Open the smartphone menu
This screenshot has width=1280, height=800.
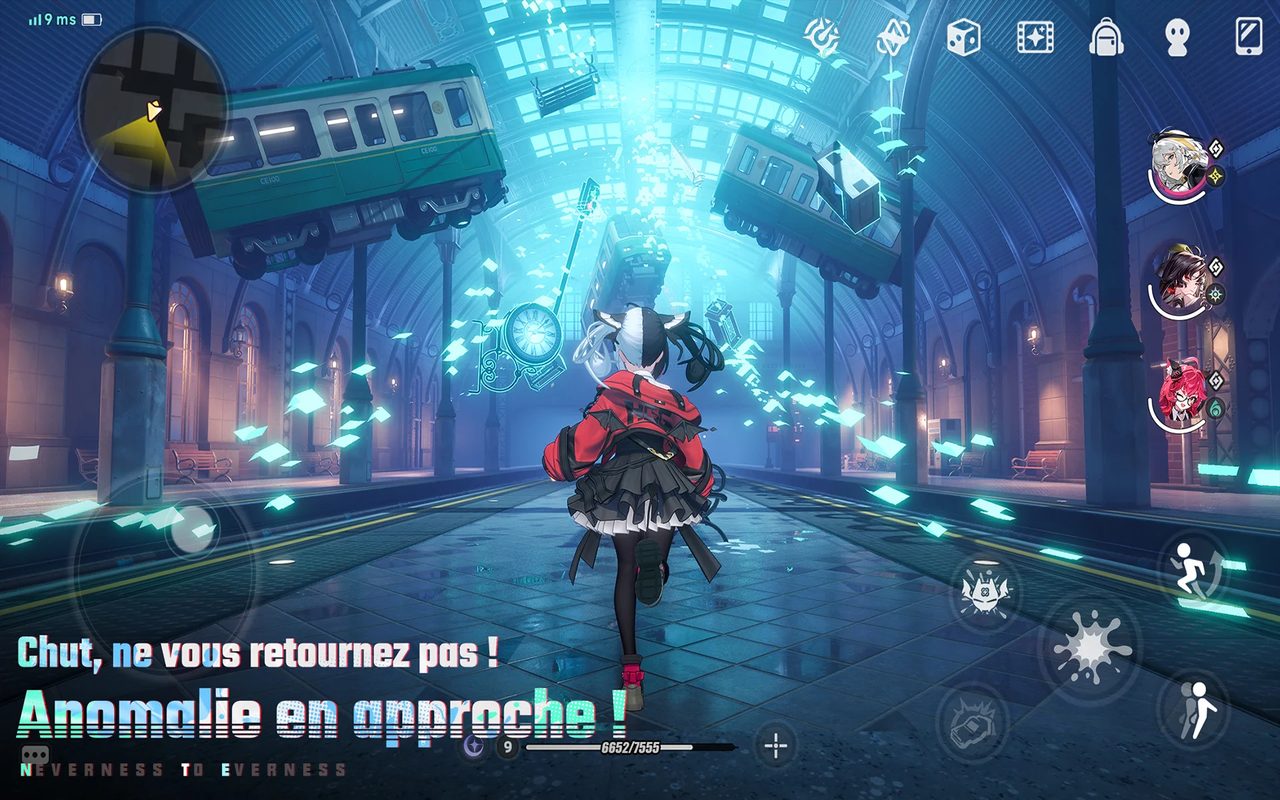pyautogui.click(x=1248, y=37)
